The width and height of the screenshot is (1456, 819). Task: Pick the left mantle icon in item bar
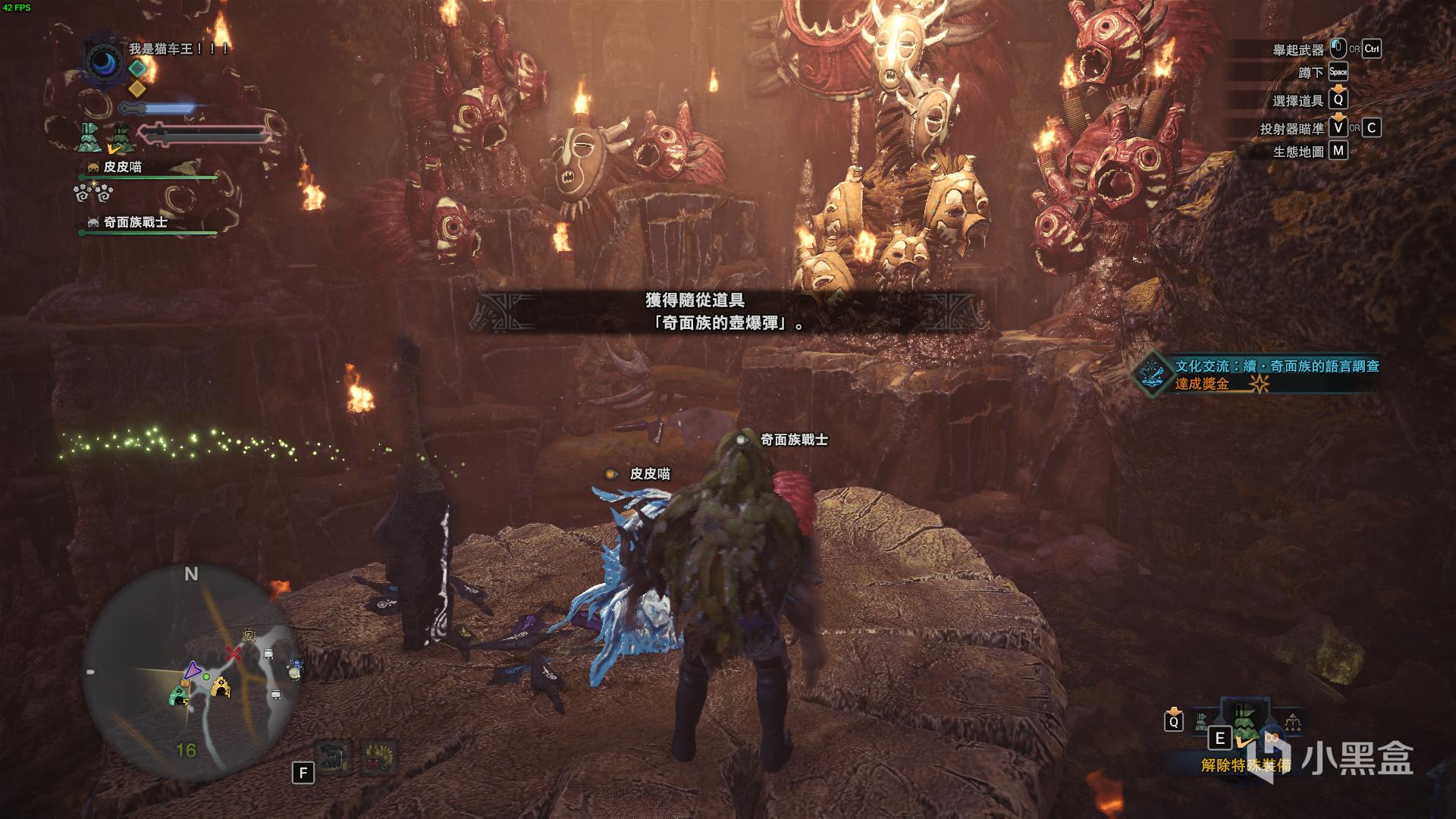point(1201,722)
